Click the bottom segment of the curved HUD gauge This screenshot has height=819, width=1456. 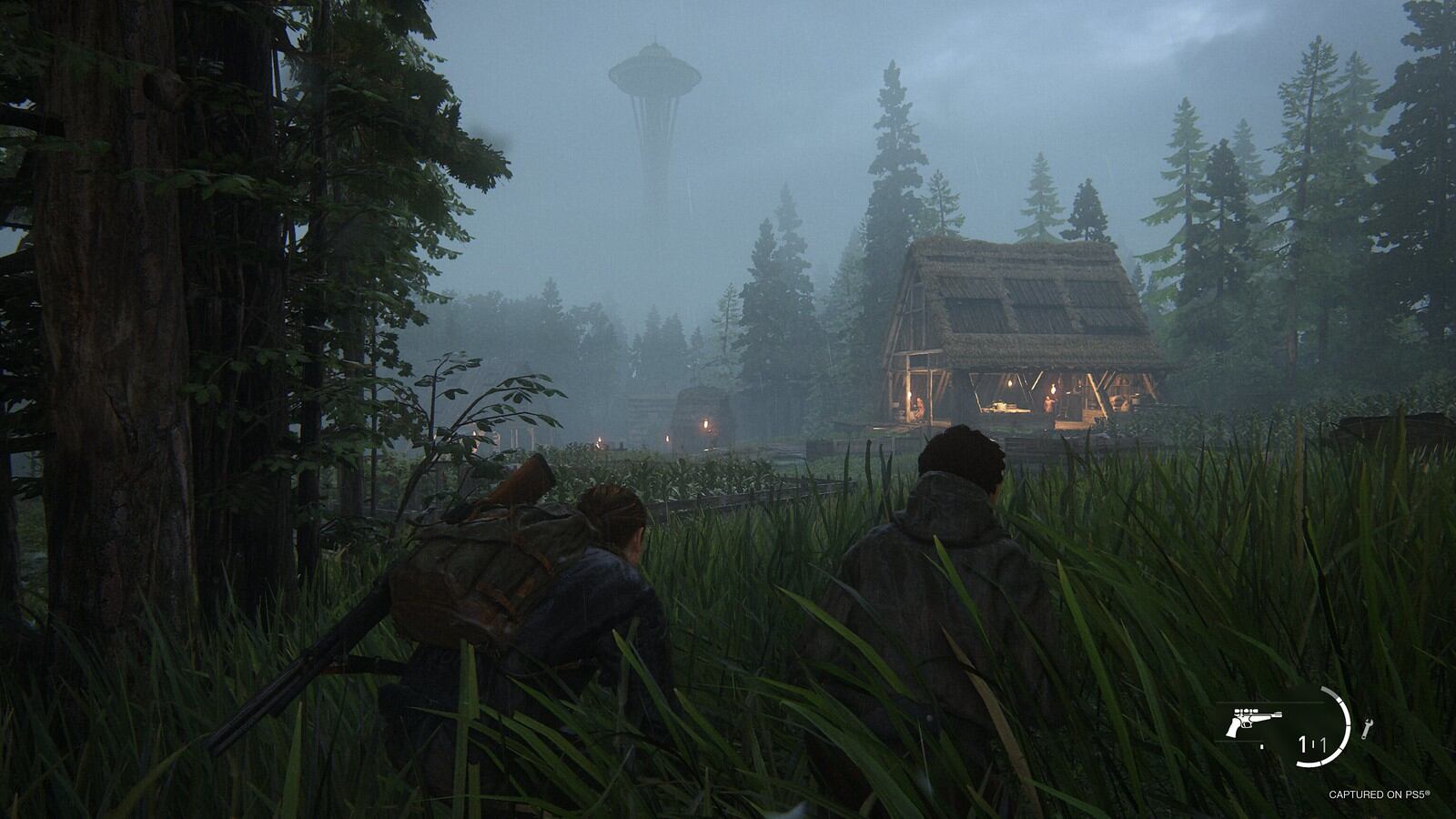(1310, 763)
